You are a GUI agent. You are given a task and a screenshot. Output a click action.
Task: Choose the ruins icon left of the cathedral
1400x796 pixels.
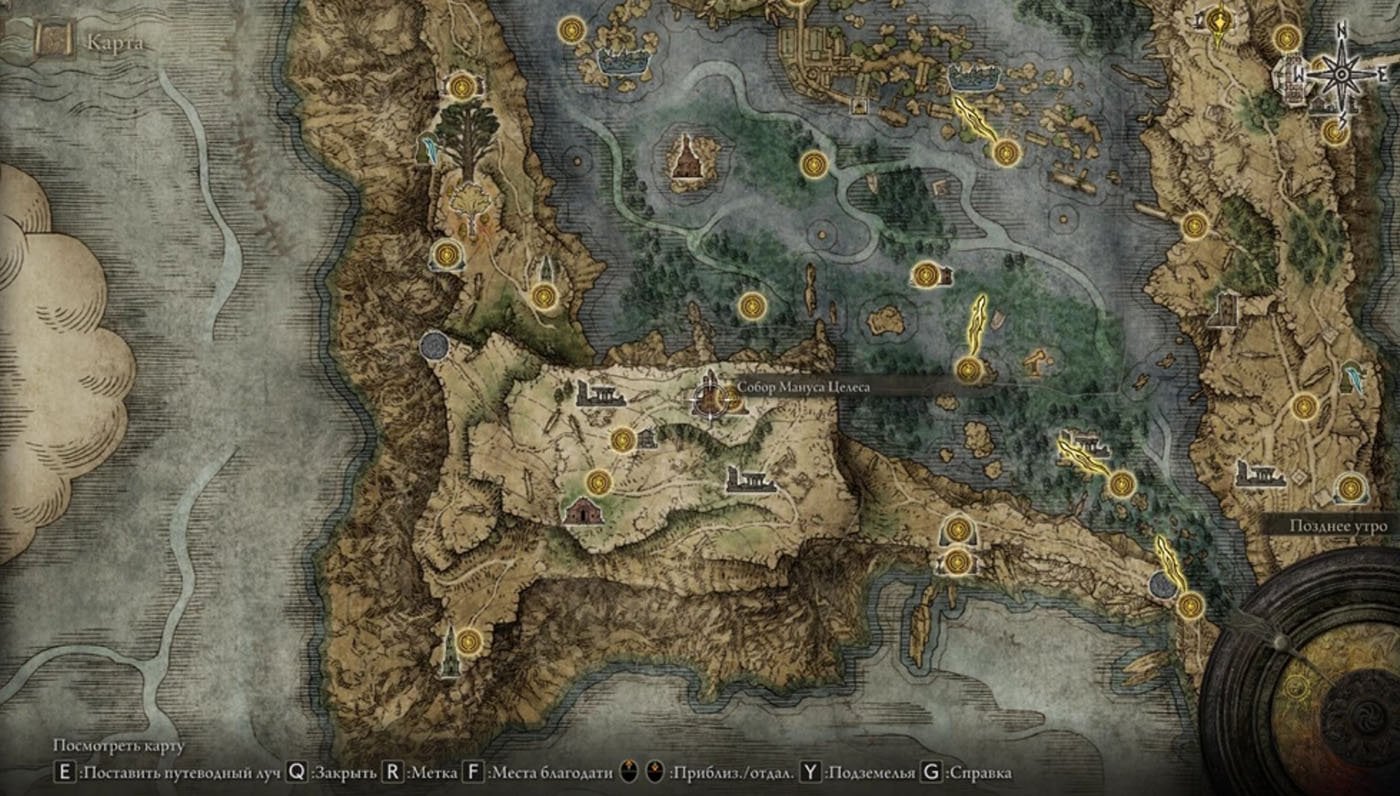pyautogui.click(x=600, y=393)
